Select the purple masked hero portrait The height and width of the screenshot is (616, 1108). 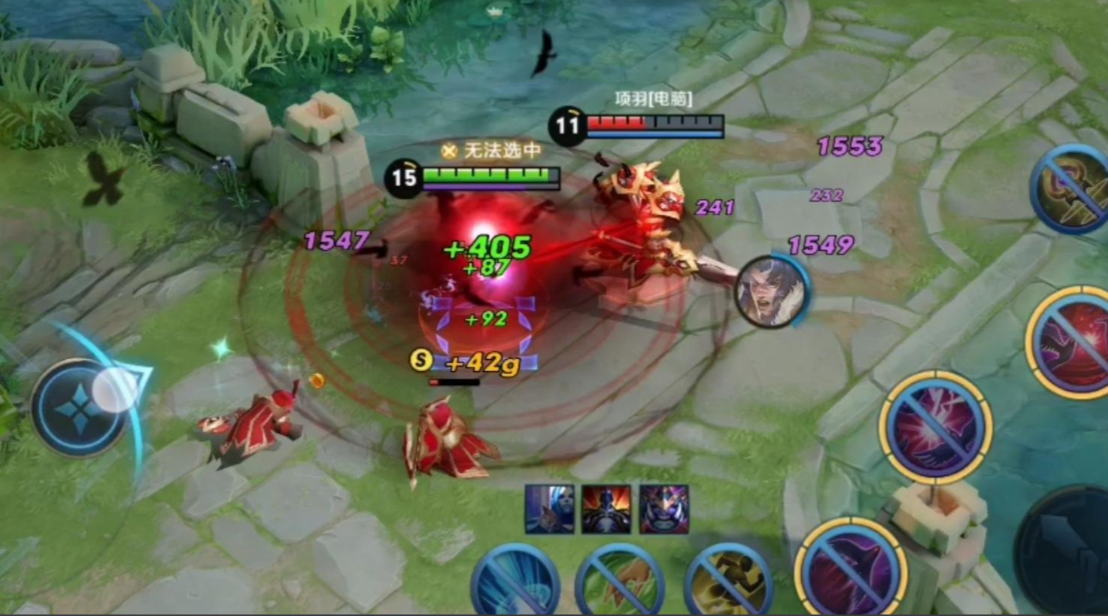(x=664, y=508)
